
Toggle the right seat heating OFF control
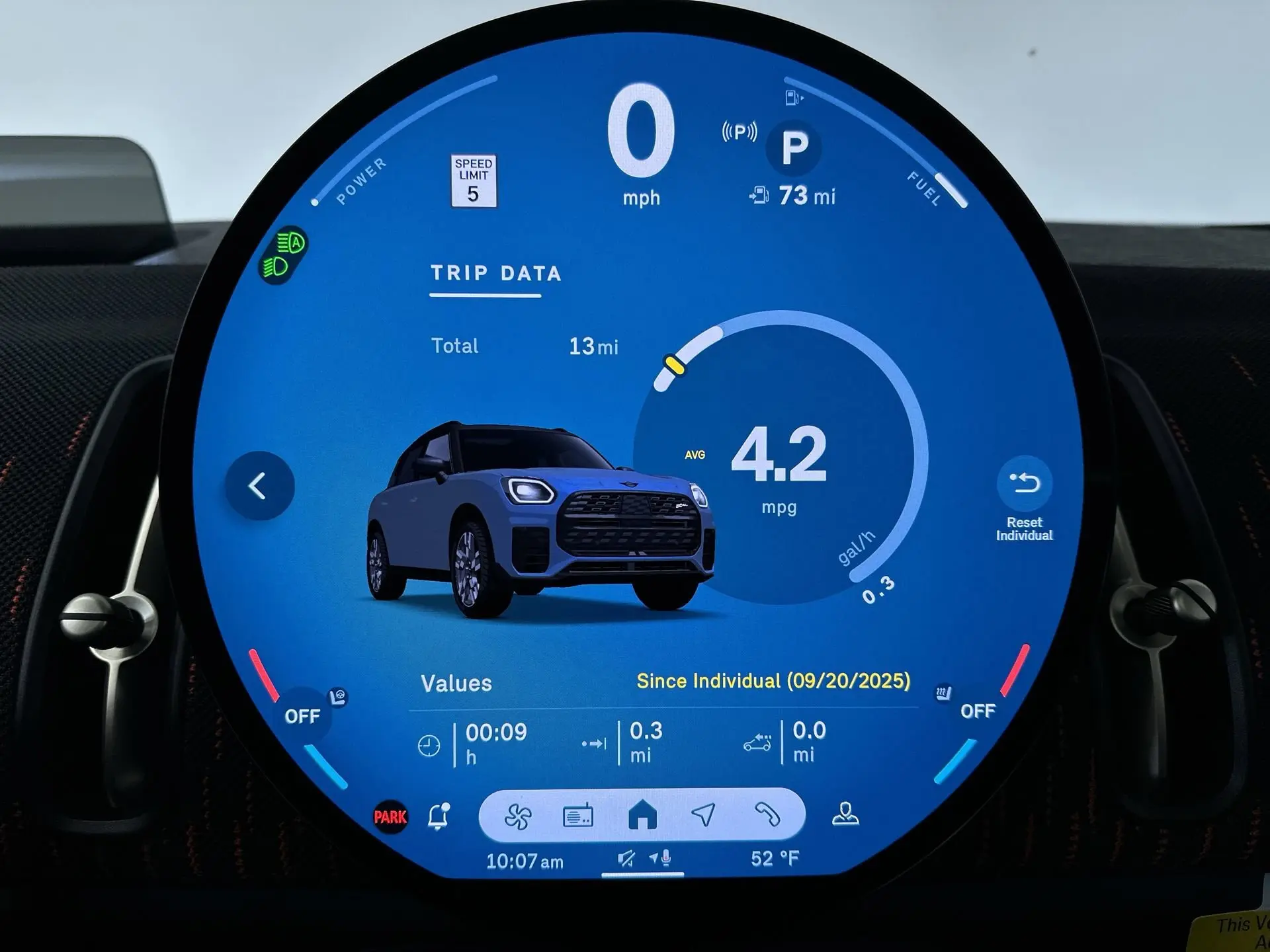point(977,711)
